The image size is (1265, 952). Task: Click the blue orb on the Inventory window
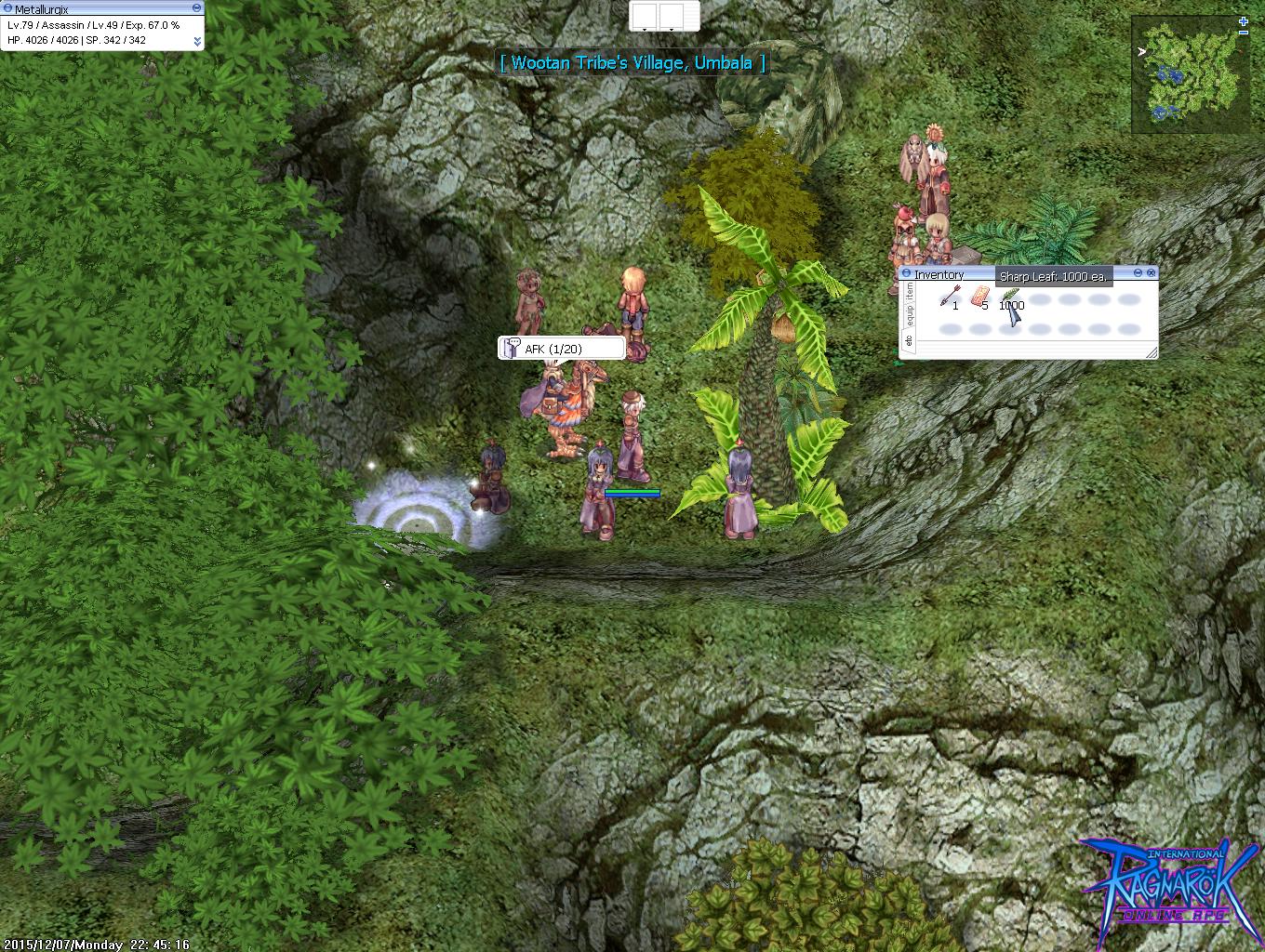906,272
